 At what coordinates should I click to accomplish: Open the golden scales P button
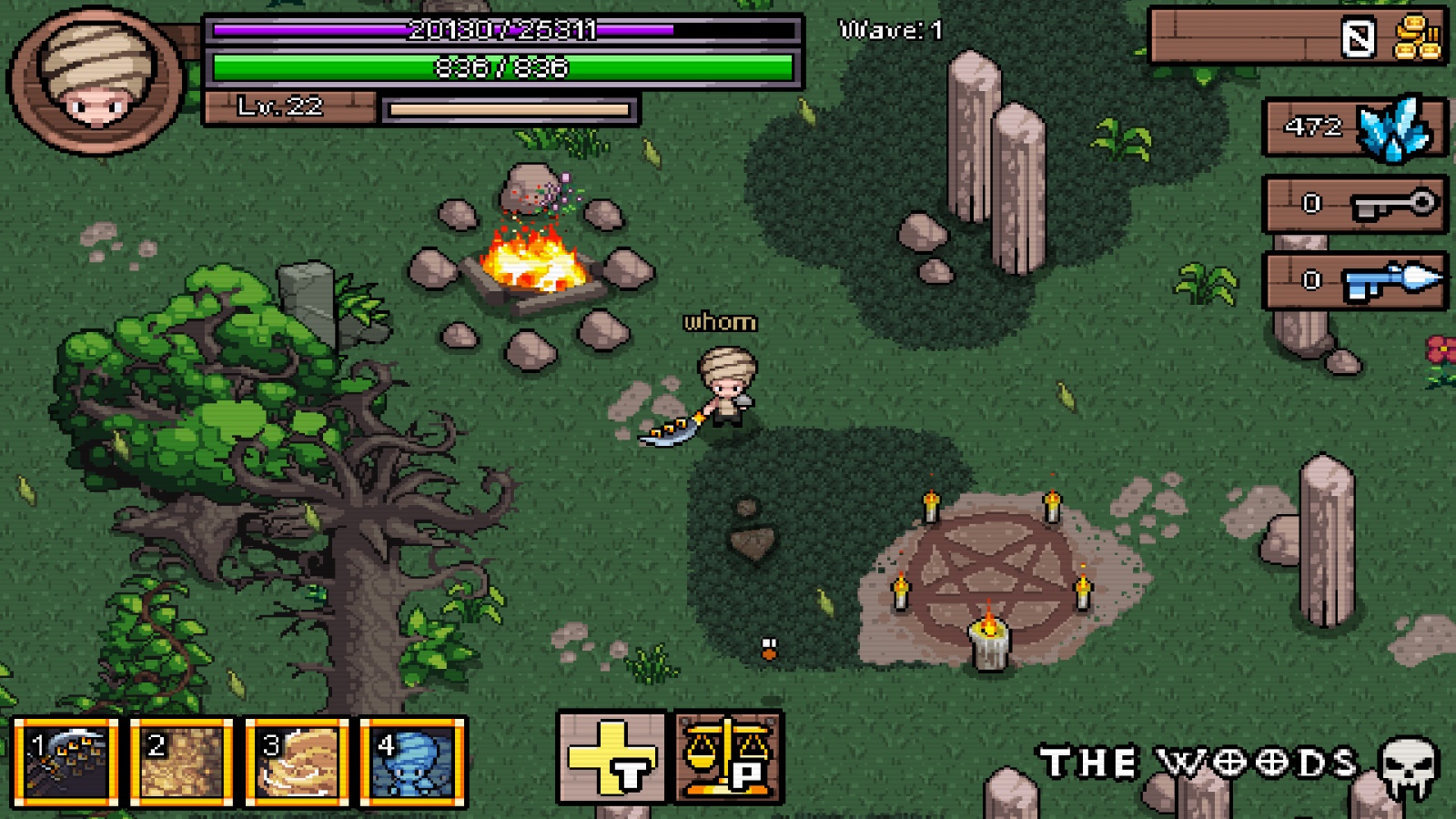pos(729,757)
